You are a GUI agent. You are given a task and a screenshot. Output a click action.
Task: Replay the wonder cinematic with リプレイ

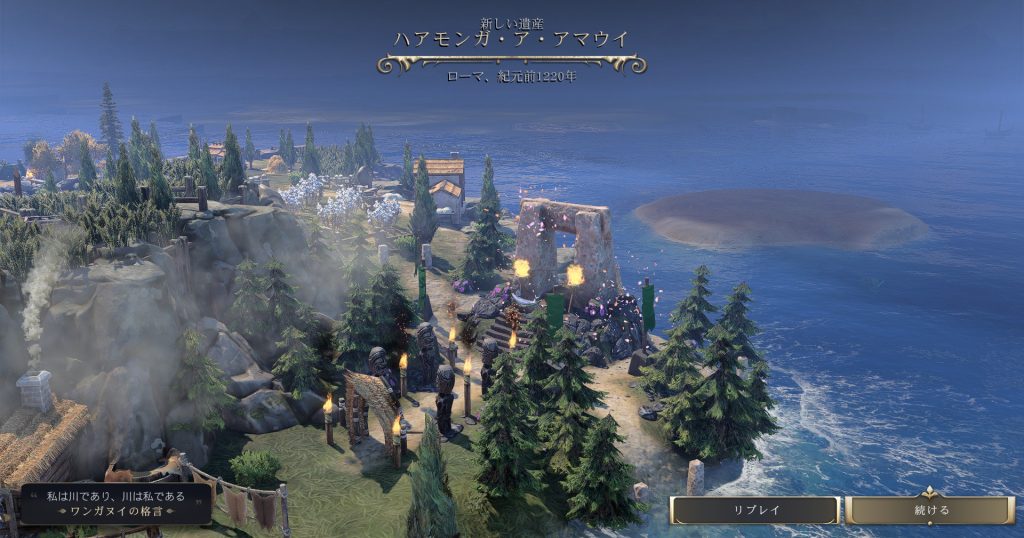[x=754, y=510]
